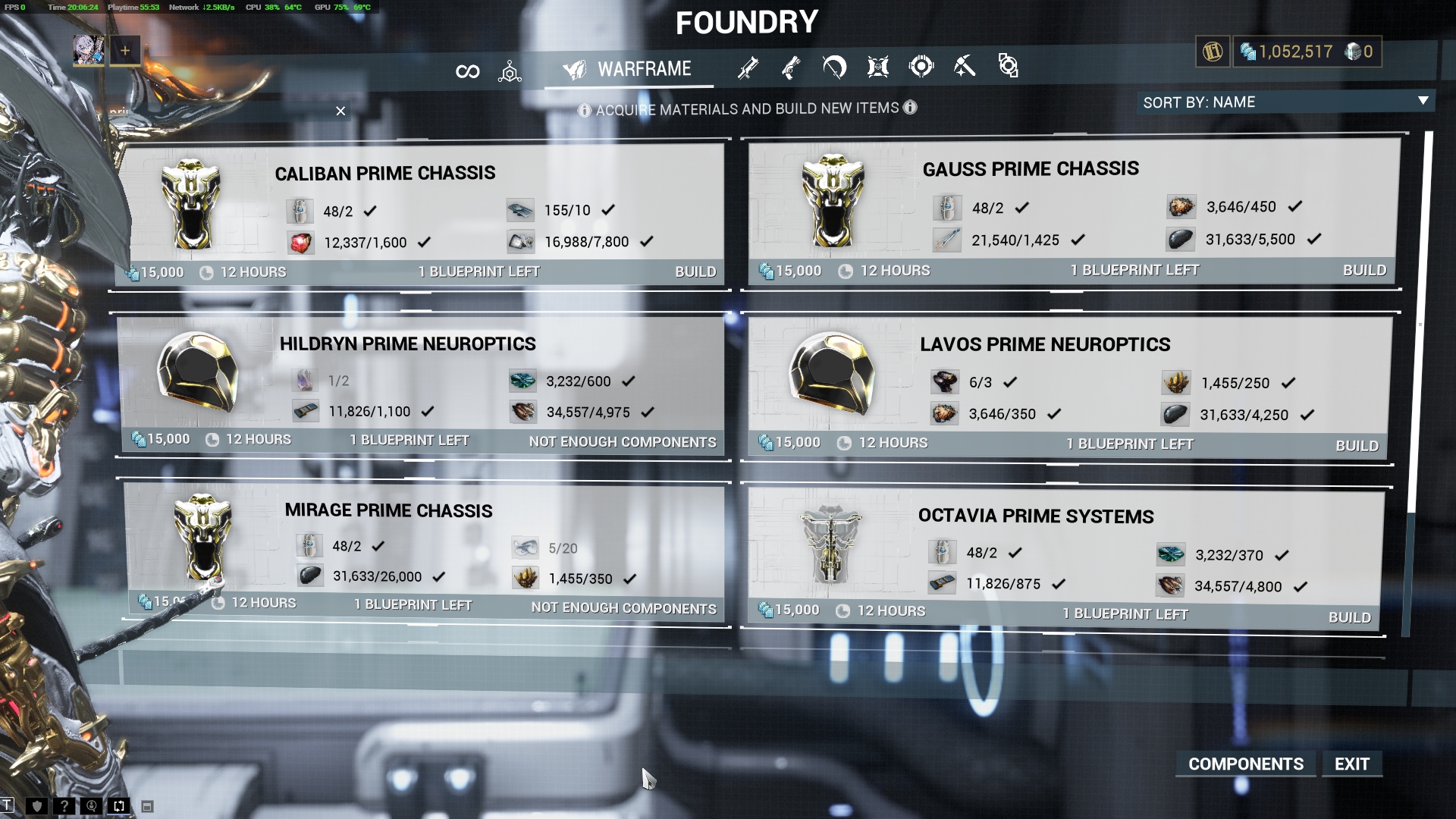
Task: Open the info icon beside Build New Items
Action: tap(910, 108)
